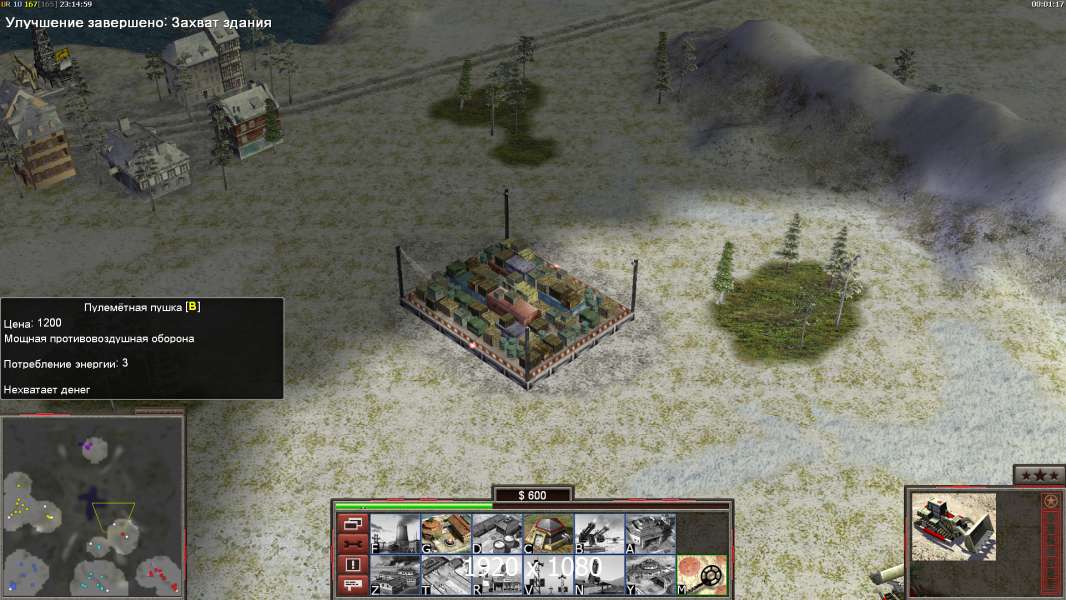This screenshot has height=600, width=1066.
Task: Build the domed structure marked Y
Action: tap(650, 575)
